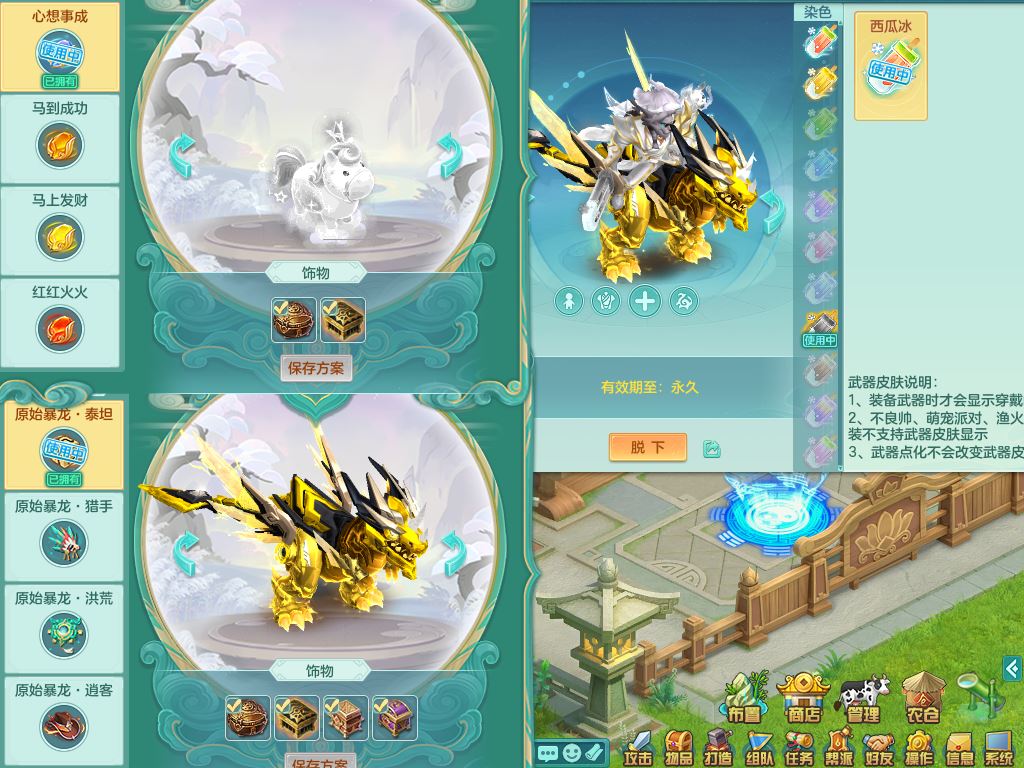Click 脱下 to unequip the skin
The image size is (1024, 768).
tap(647, 447)
